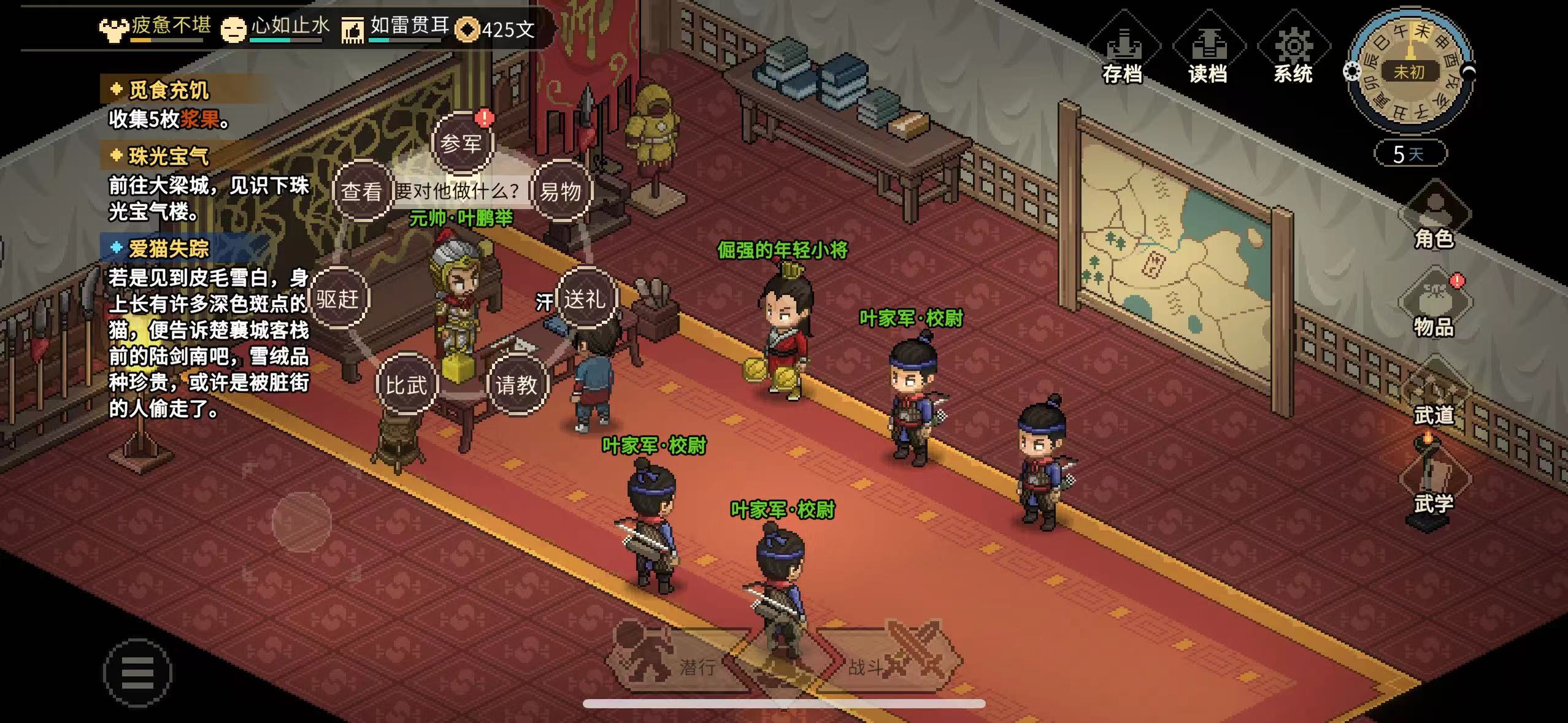
Task: Select the 觅食充饥 quest entry
Action: pos(168,90)
